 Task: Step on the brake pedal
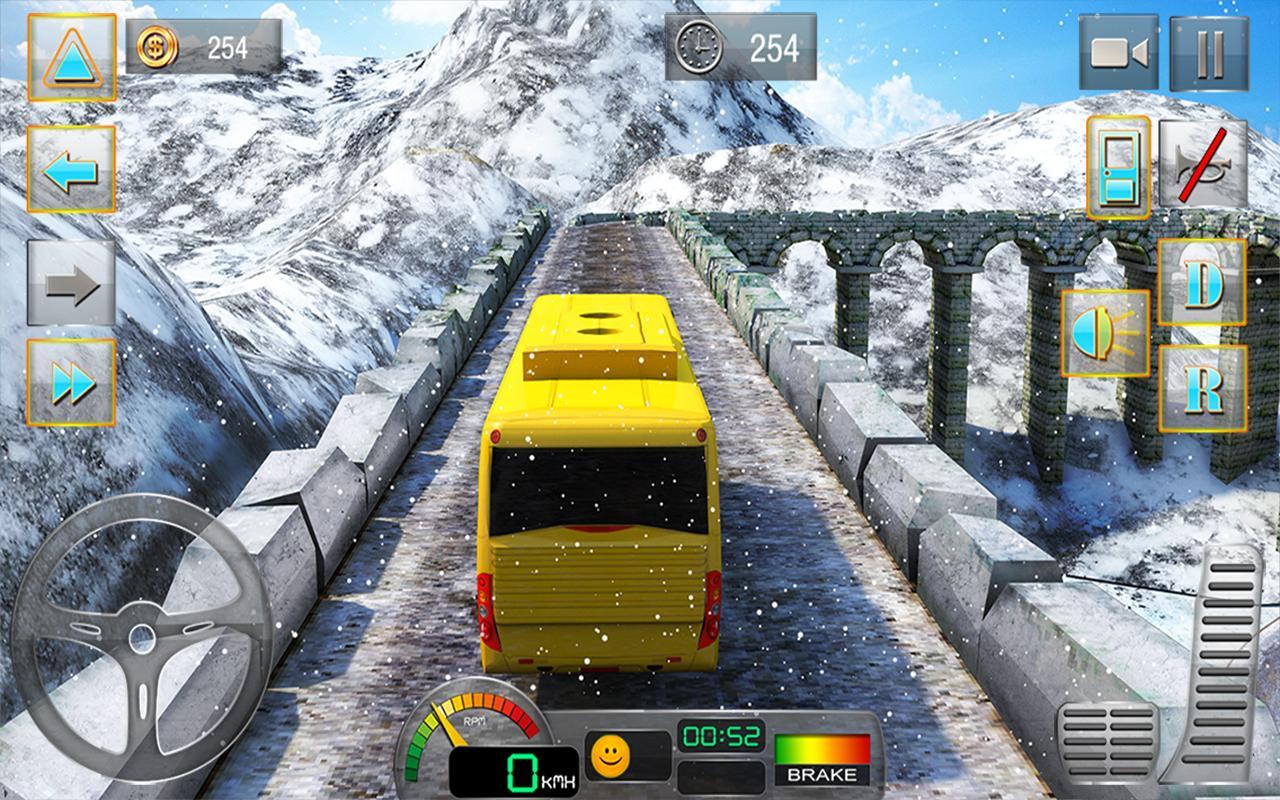(x=1107, y=742)
